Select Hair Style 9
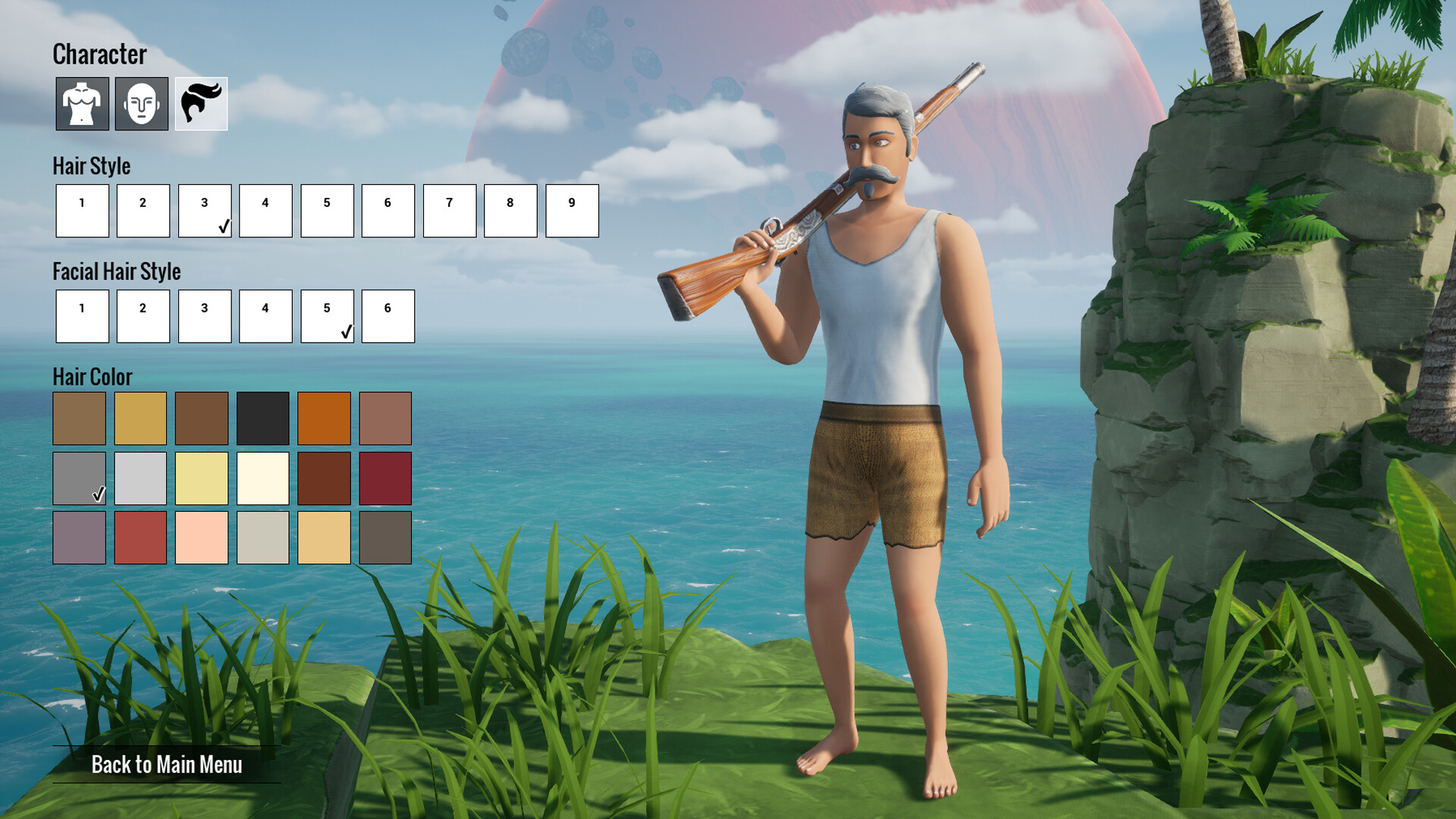 pyautogui.click(x=571, y=211)
